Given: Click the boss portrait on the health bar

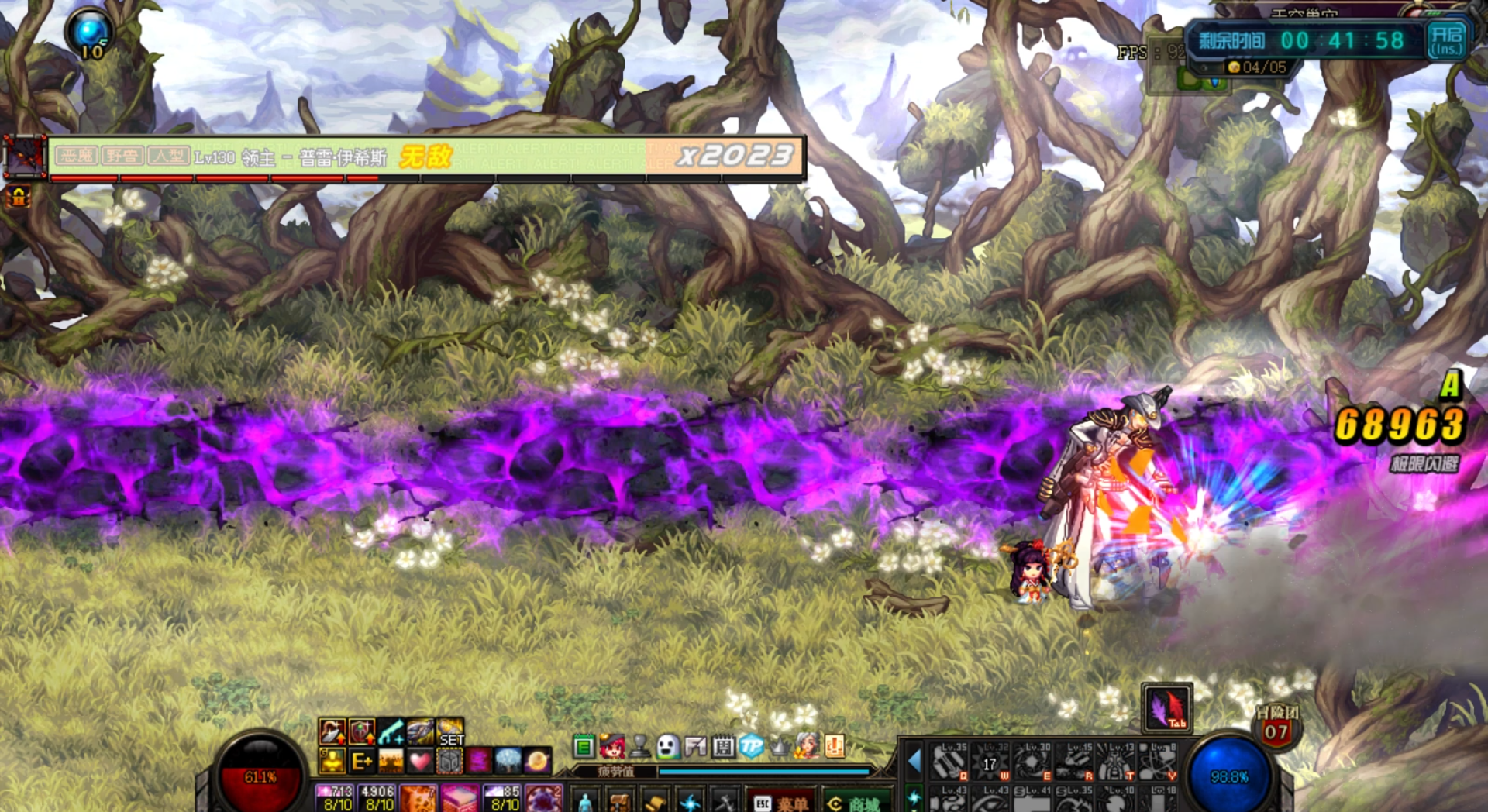Looking at the screenshot, I should click(23, 157).
